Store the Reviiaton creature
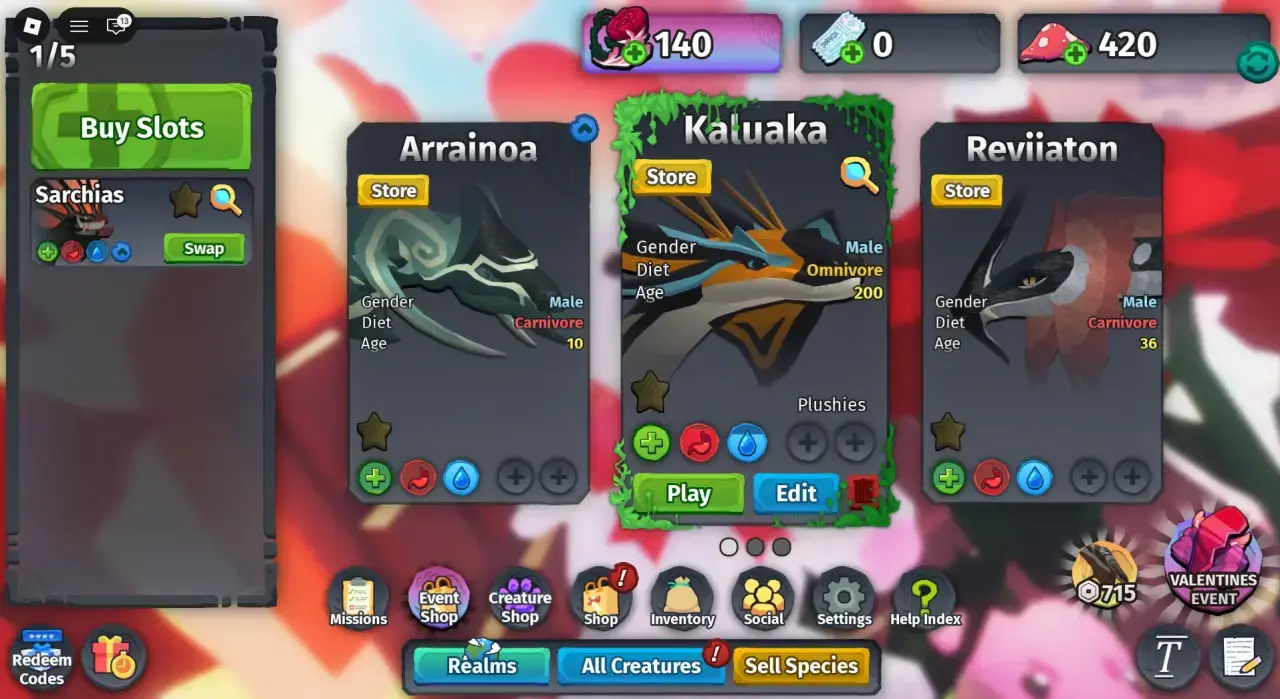Screen dimensions: 1280x699 [966, 190]
